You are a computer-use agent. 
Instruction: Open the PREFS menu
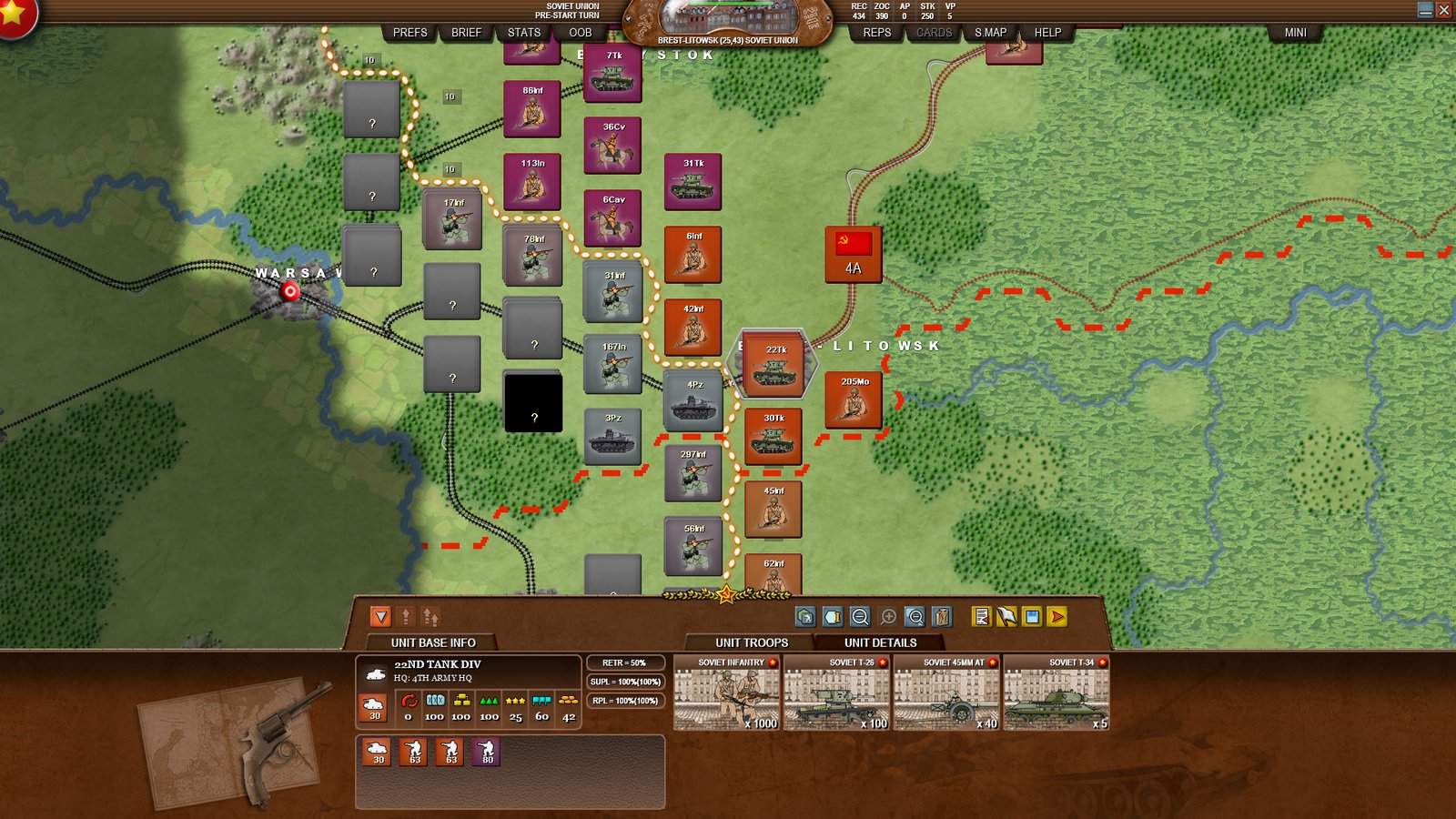[x=409, y=33]
